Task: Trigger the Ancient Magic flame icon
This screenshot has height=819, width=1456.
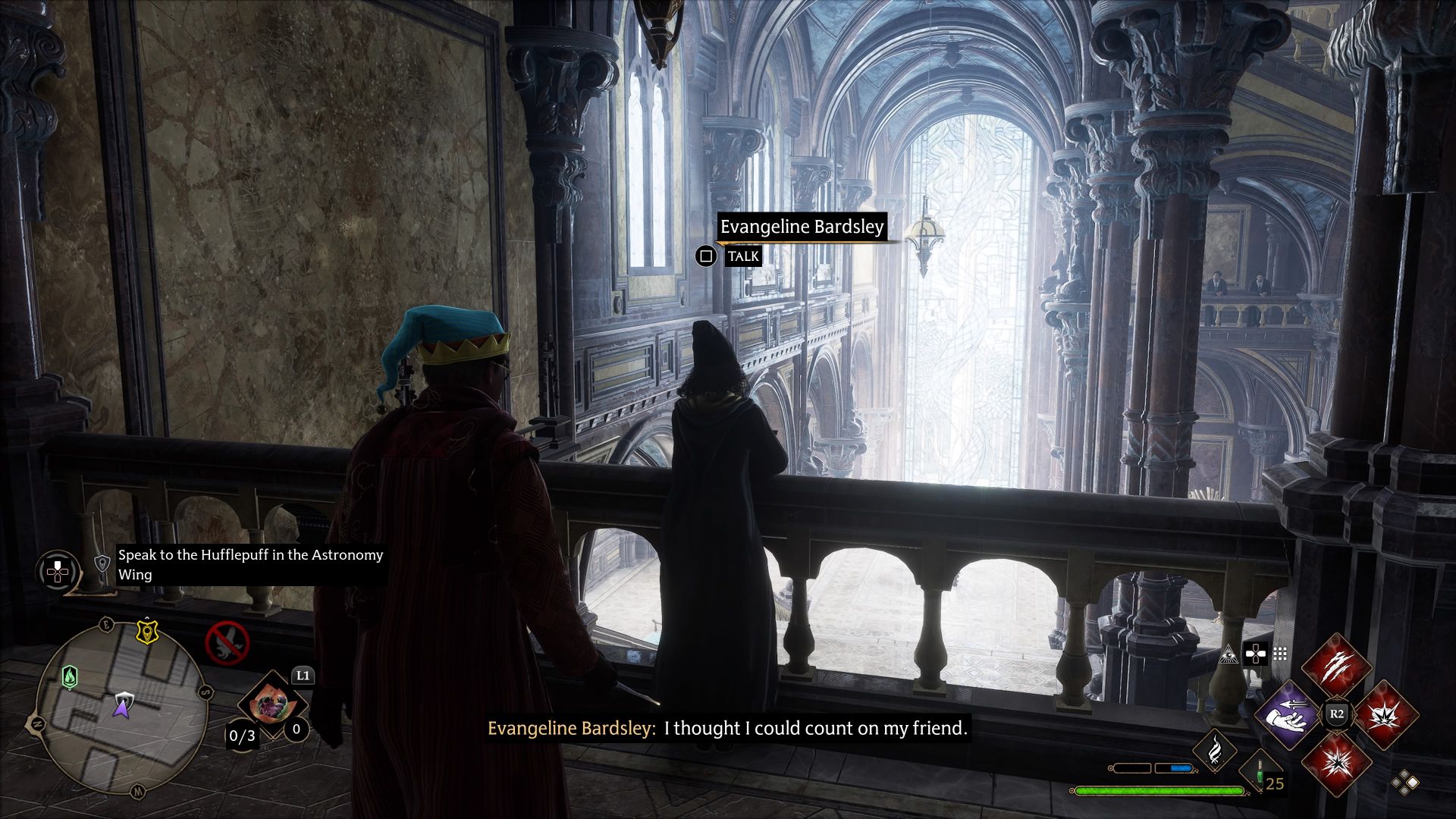Action: tap(1214, 748)
